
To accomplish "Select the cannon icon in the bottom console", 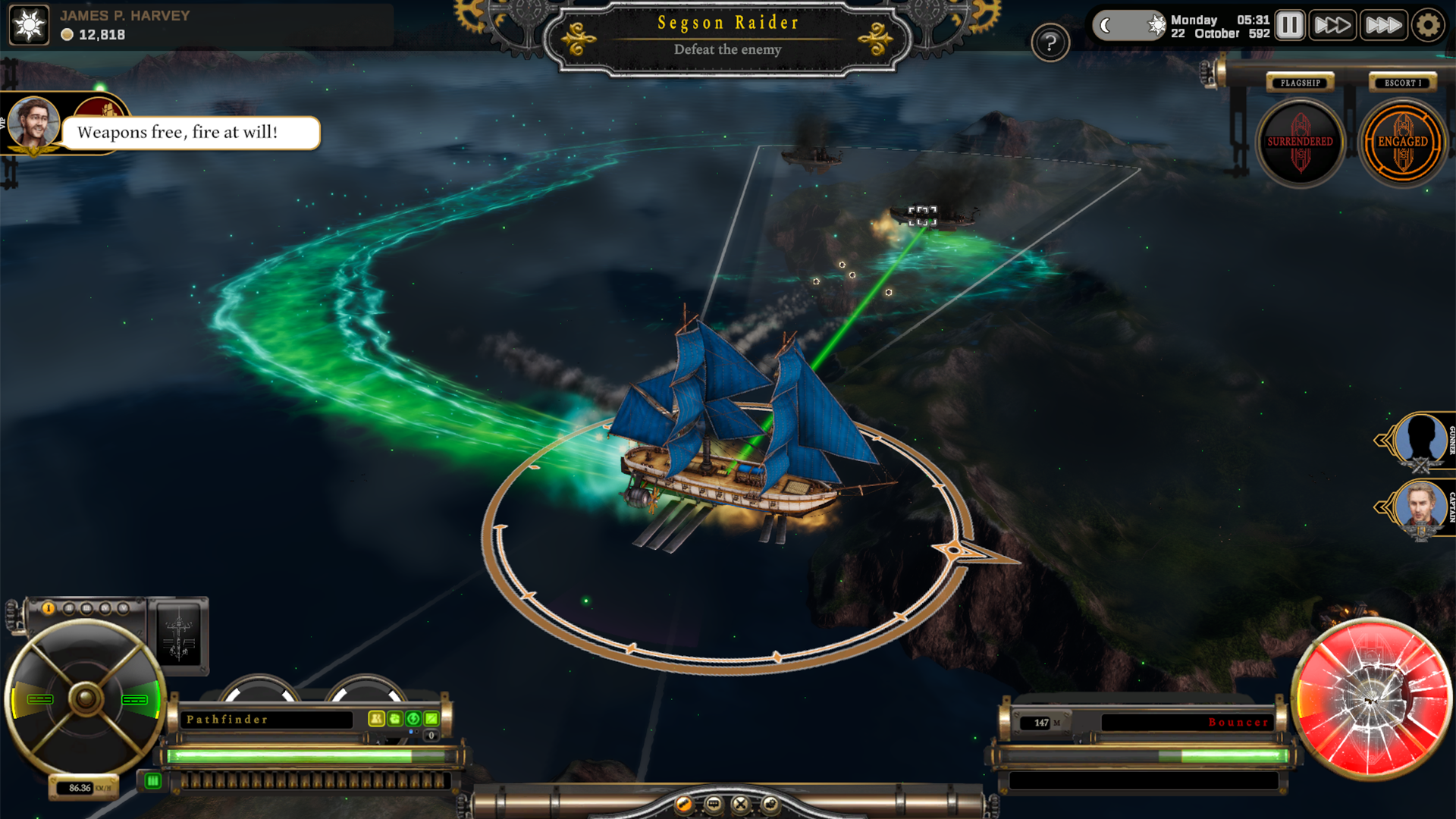I will 771,803.
